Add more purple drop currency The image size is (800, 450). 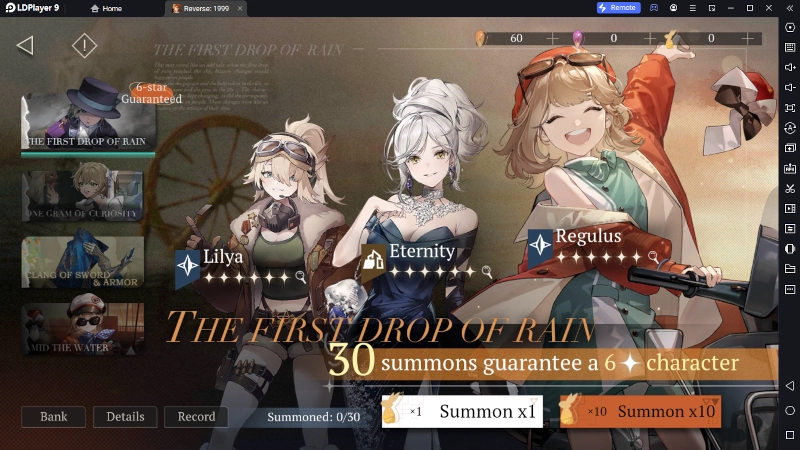650,38
